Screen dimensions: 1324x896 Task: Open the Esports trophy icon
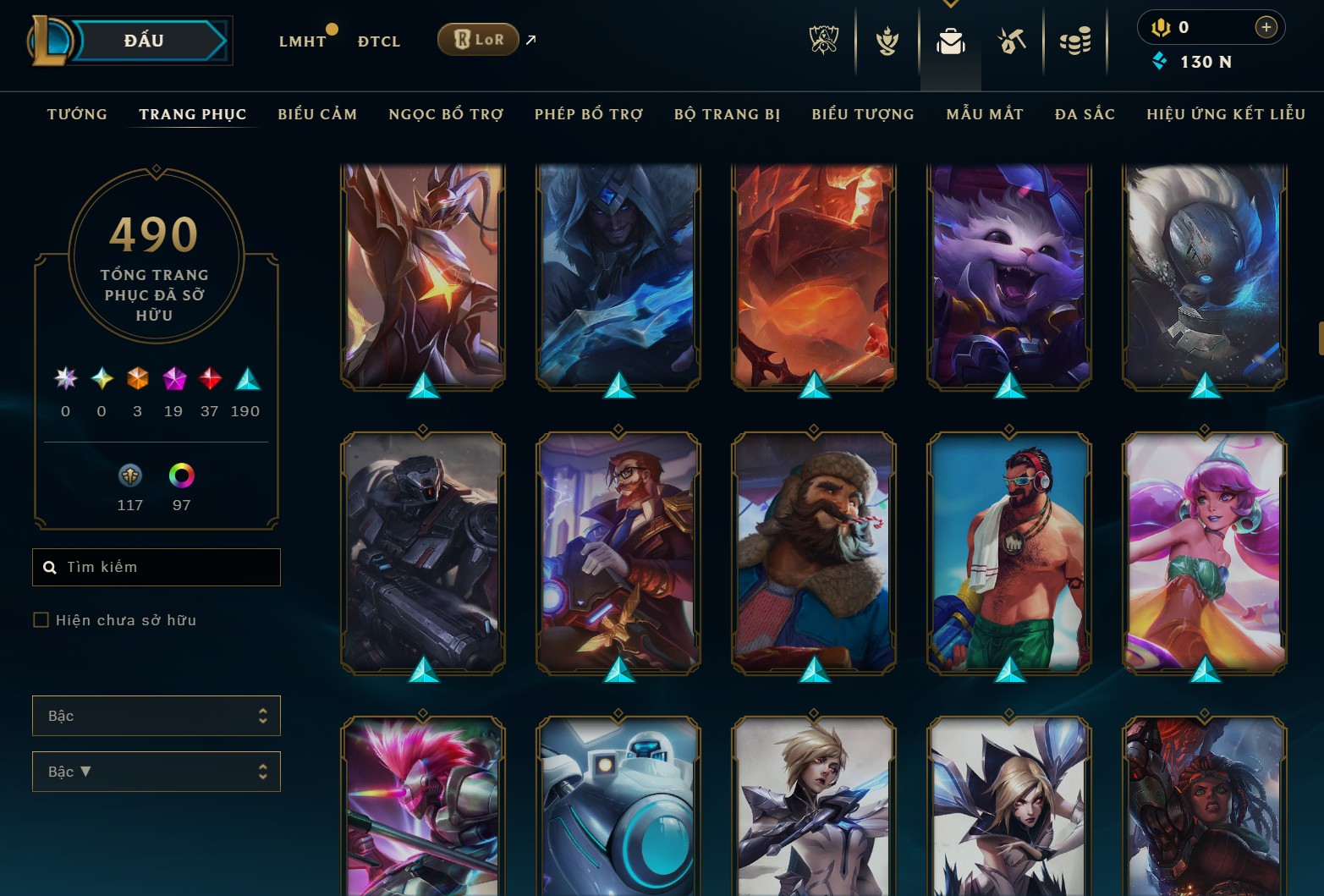(823, 40)
